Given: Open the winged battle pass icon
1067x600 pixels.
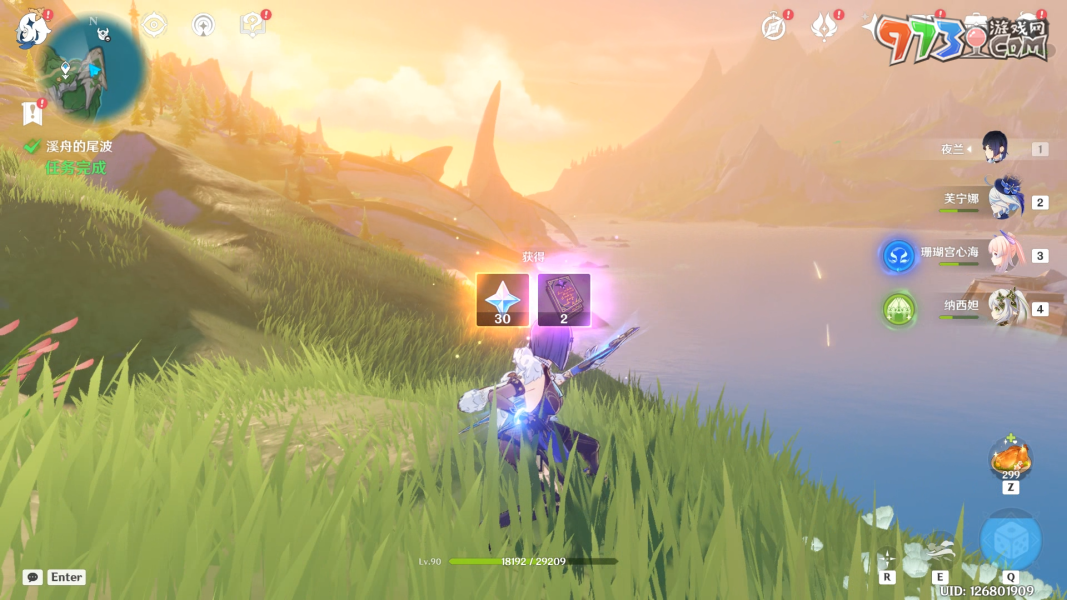Looking at the screenshot, I should click(824, 28).
